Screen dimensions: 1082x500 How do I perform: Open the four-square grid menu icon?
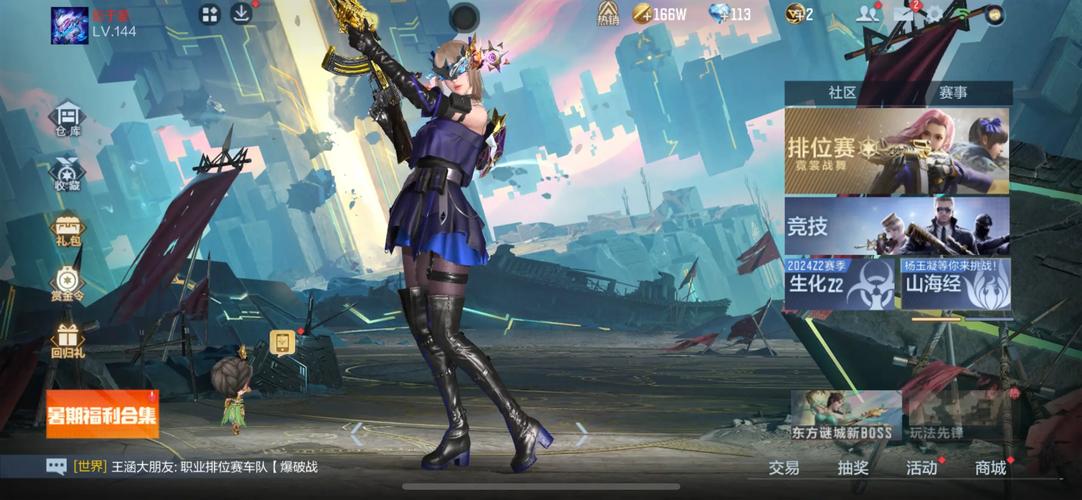tap(209, 14)
